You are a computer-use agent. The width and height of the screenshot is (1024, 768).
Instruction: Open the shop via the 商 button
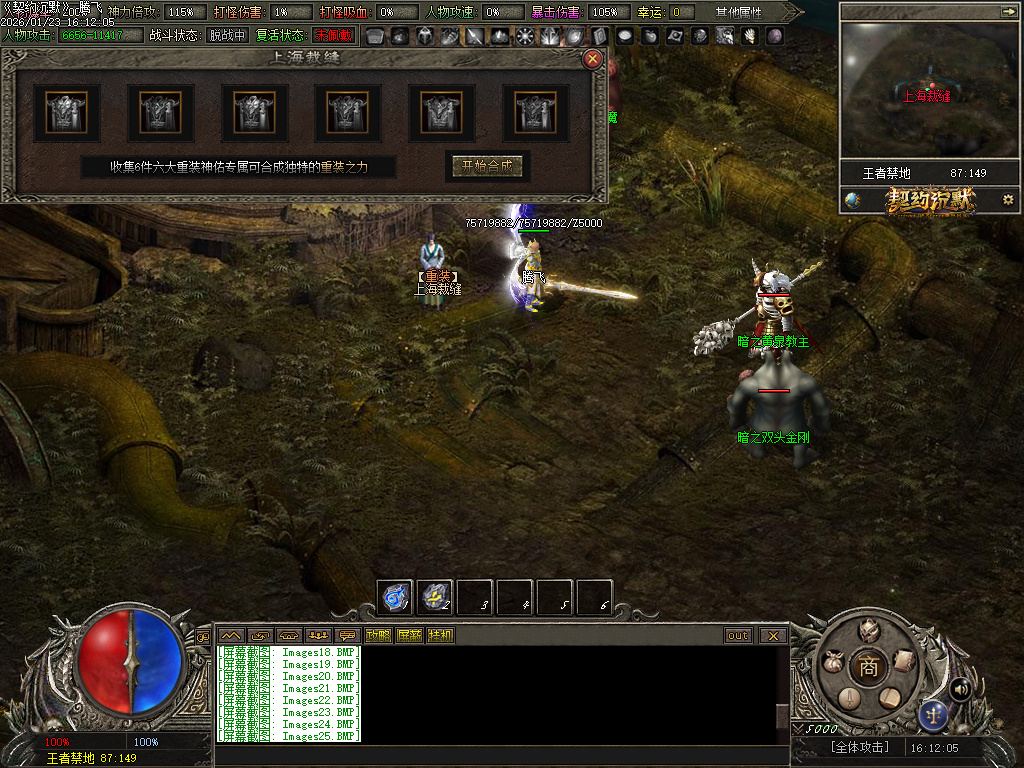(x=868, y=667)
